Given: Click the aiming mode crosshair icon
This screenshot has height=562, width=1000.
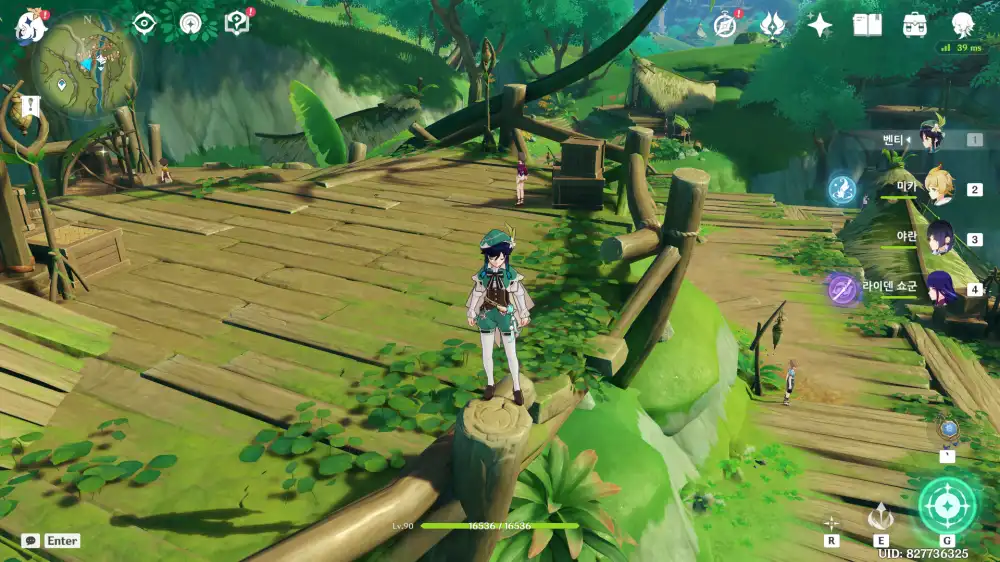Looking at the screenshot, I should coord(831,522).
